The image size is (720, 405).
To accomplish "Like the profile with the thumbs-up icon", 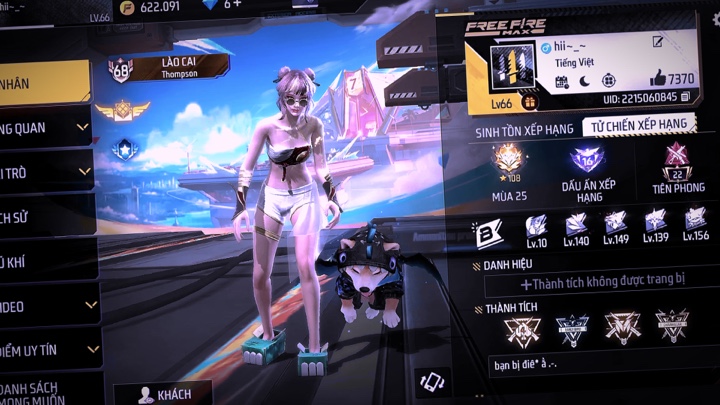I will pos(657,78).
